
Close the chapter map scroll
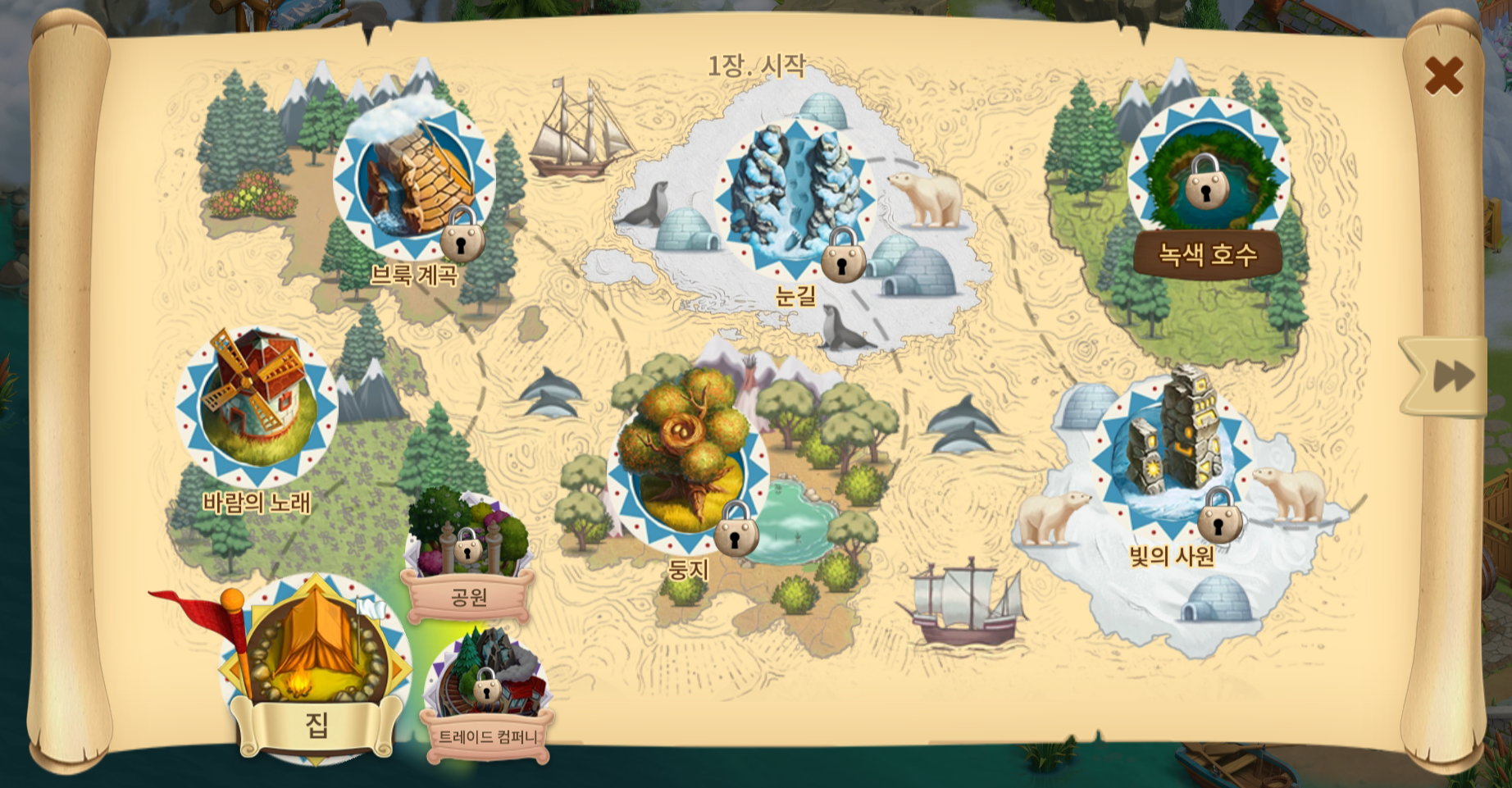pyautogui.click(x=1443, y=75)
